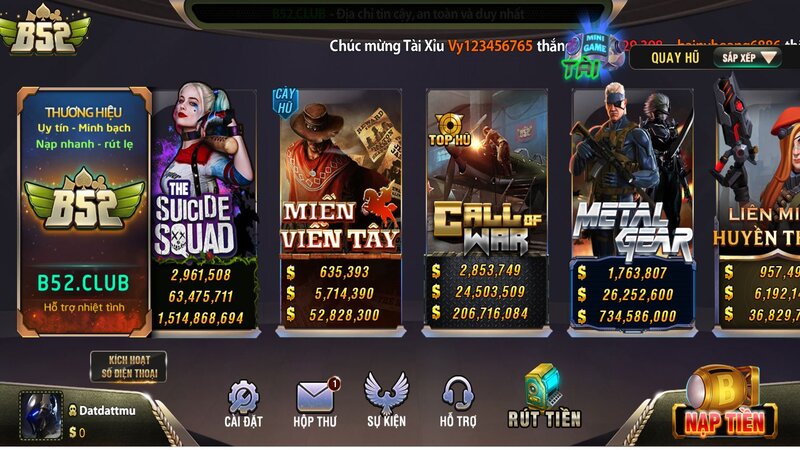800x450 pixels.
Task: Open the Liên Minh Huyền Thoại game
Action: [760, 210]
